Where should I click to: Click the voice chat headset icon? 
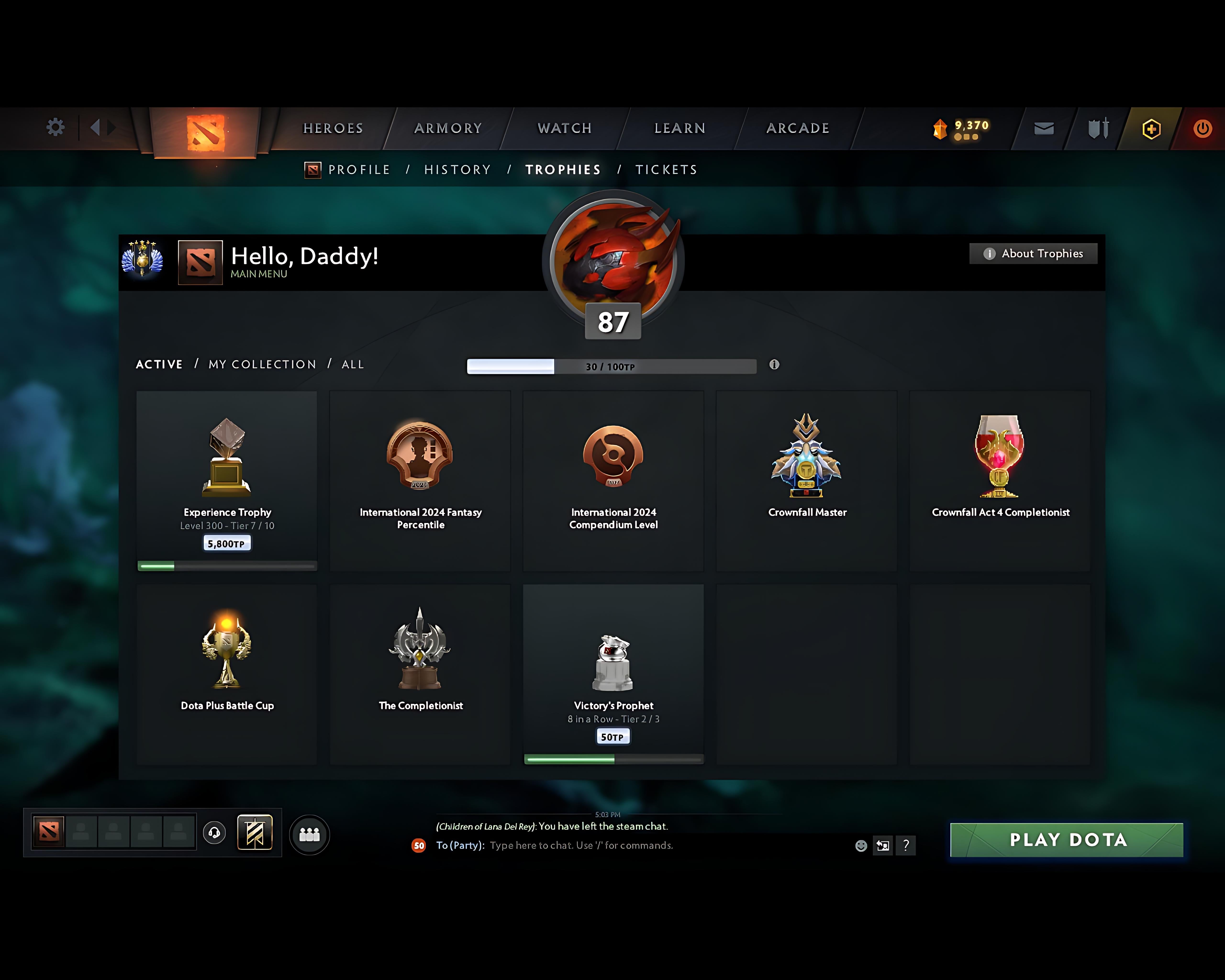click(x=215, y=833)
